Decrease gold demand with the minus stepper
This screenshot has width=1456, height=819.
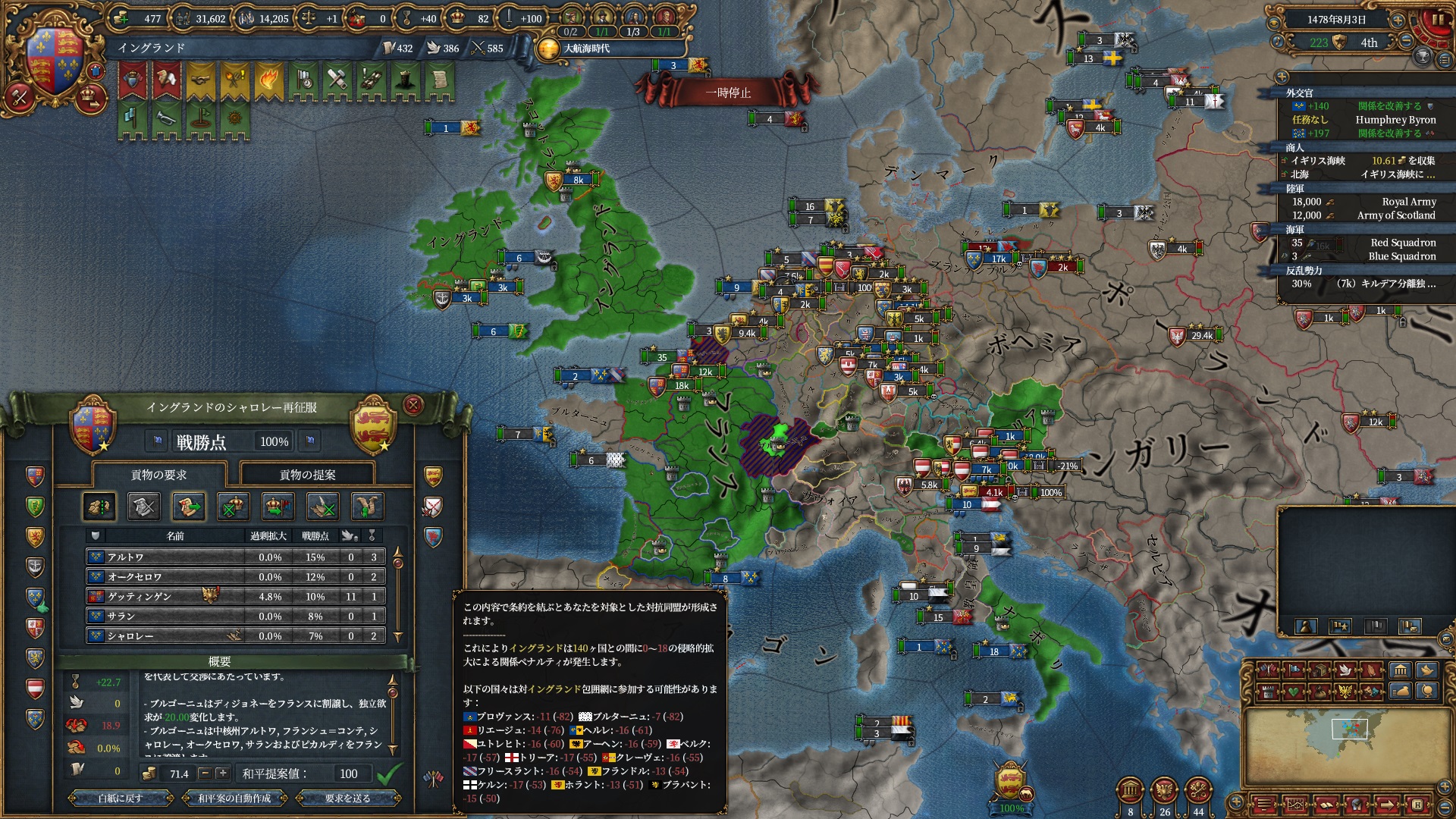(205, 773)
